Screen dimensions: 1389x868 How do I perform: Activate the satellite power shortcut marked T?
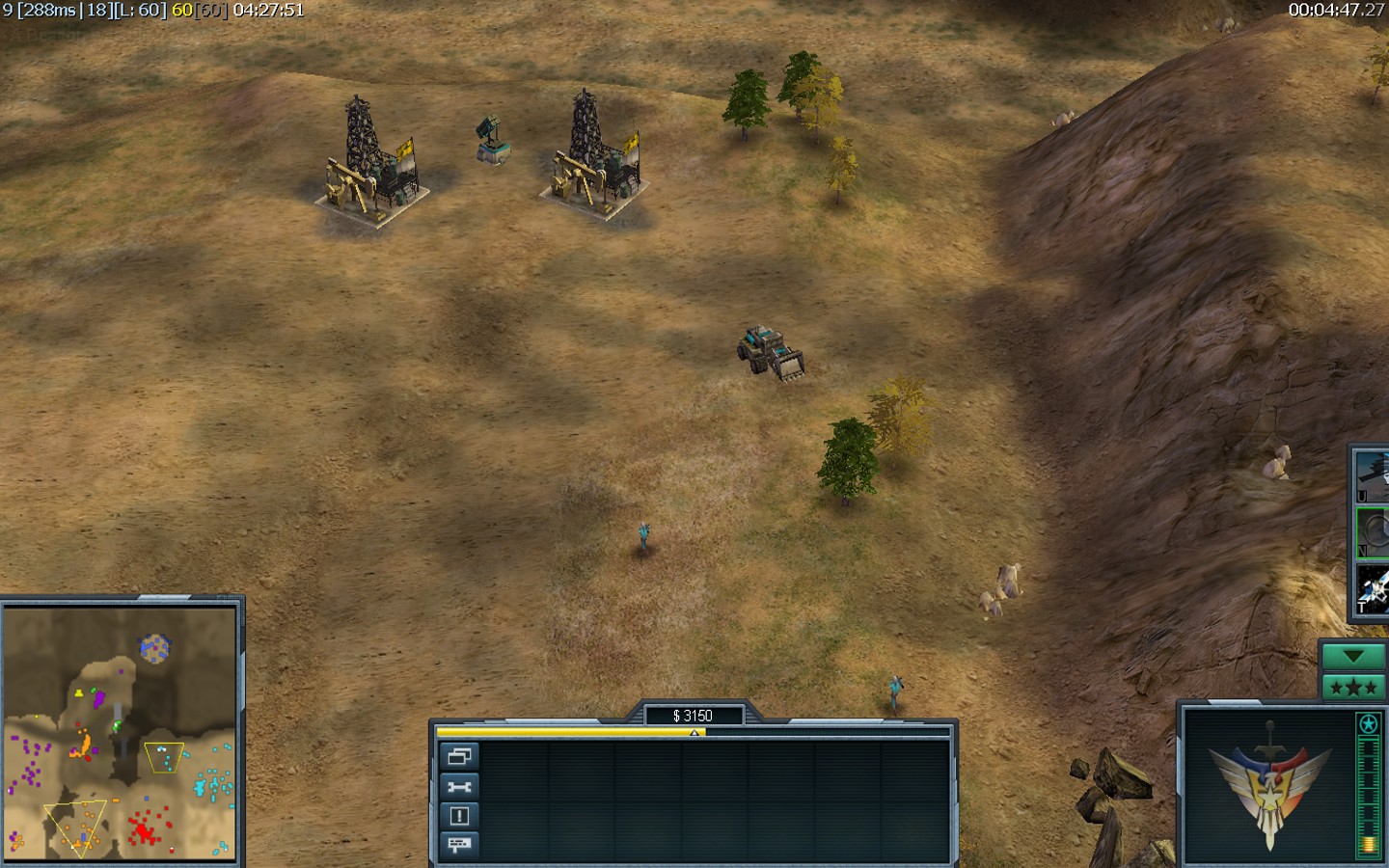point(1373,587)
